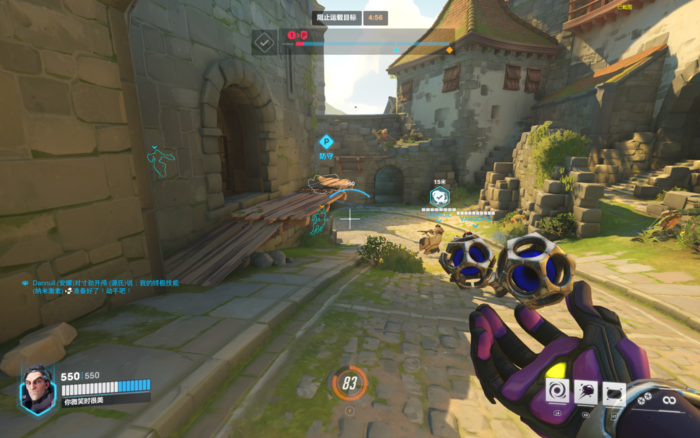Click the ultimate charge meter showing 83
The height and width of the screenshot is (438, 700).
(x=349, y=383)
